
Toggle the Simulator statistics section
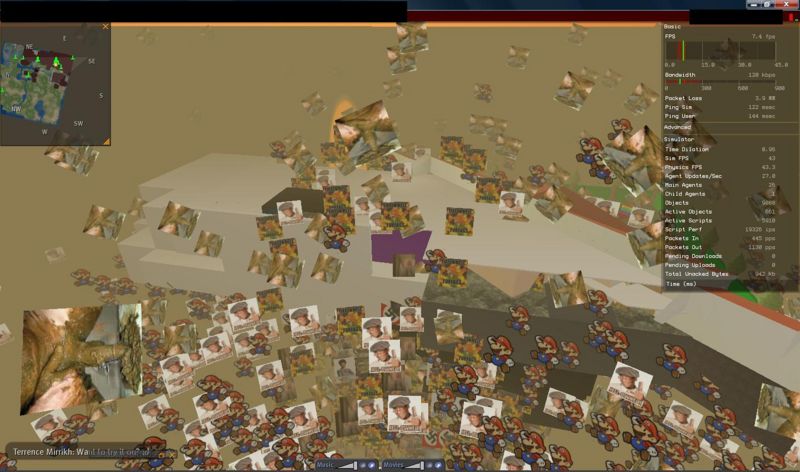[x=680, y=138]
